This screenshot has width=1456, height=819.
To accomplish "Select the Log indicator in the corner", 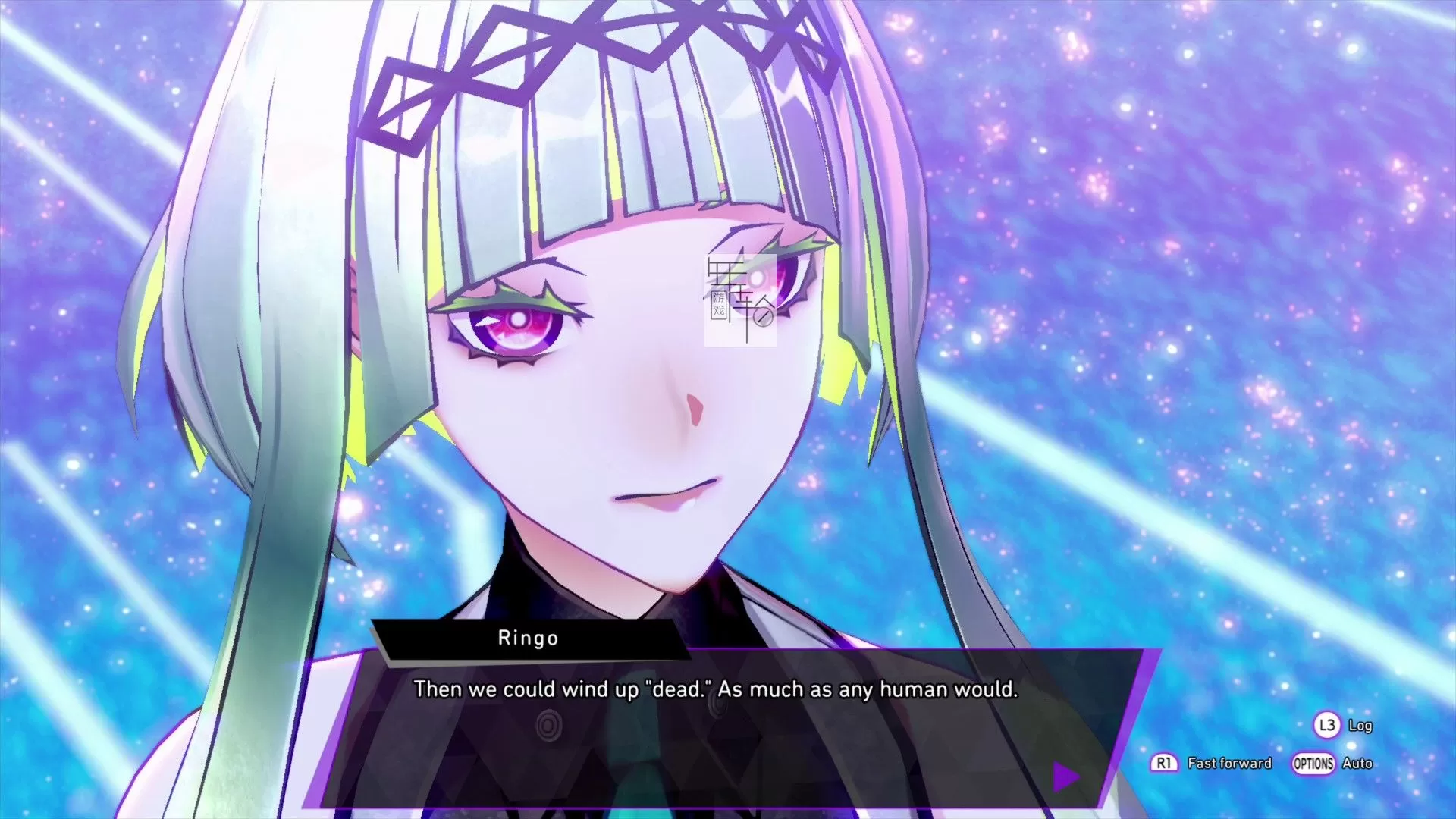I will coord(1361,725).
